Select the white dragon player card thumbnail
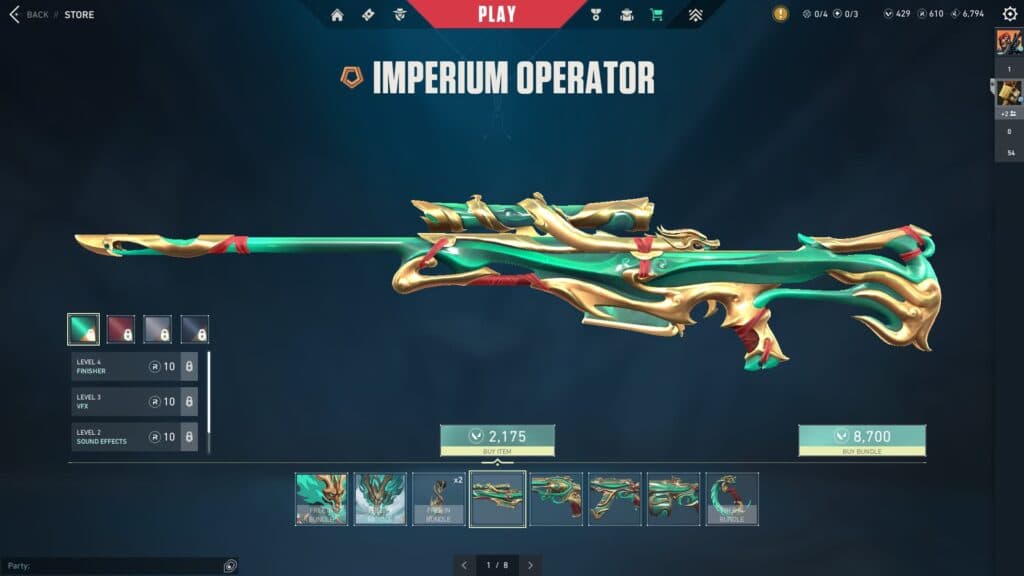1024x576 pixels. point(380,499)
